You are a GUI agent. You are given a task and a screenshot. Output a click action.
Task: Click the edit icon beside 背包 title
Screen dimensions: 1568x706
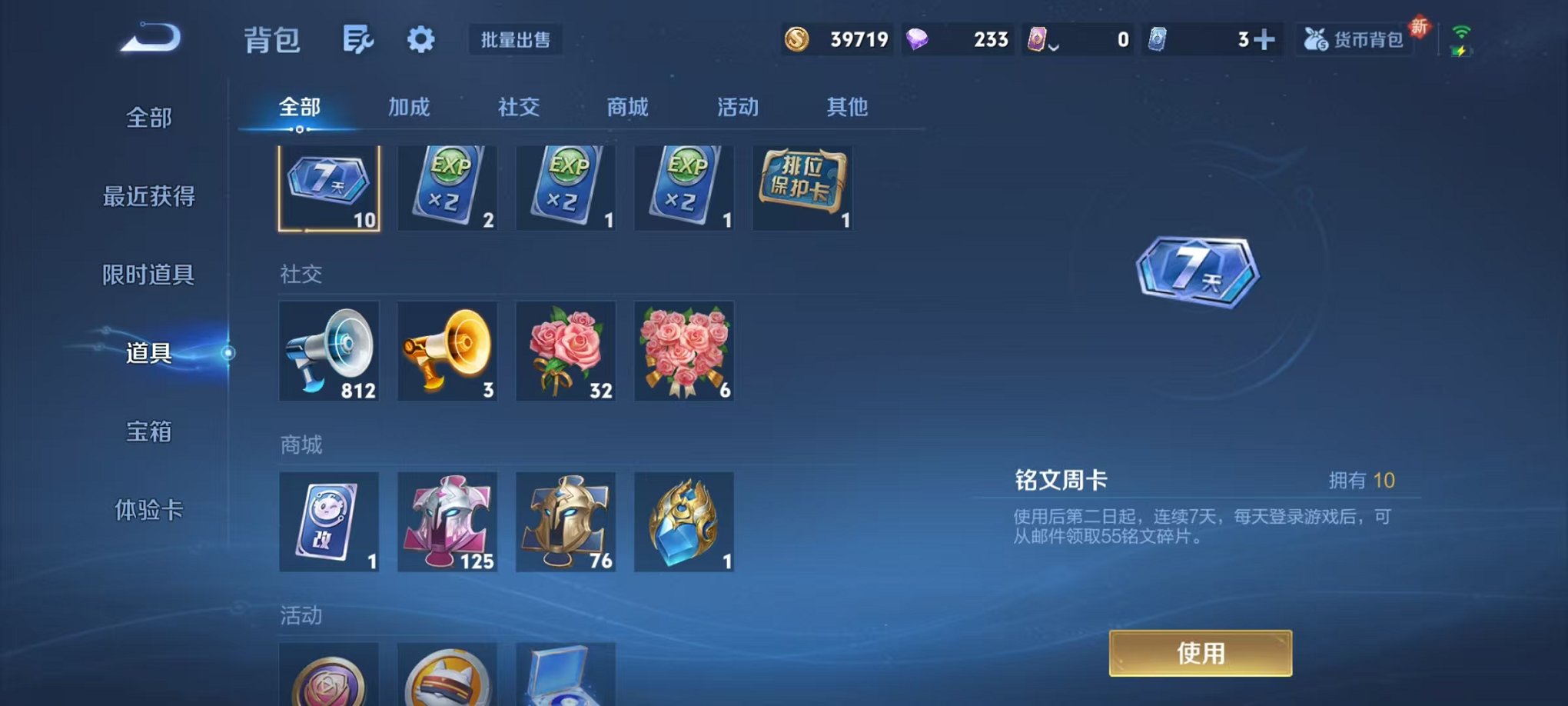click(359, 38)
